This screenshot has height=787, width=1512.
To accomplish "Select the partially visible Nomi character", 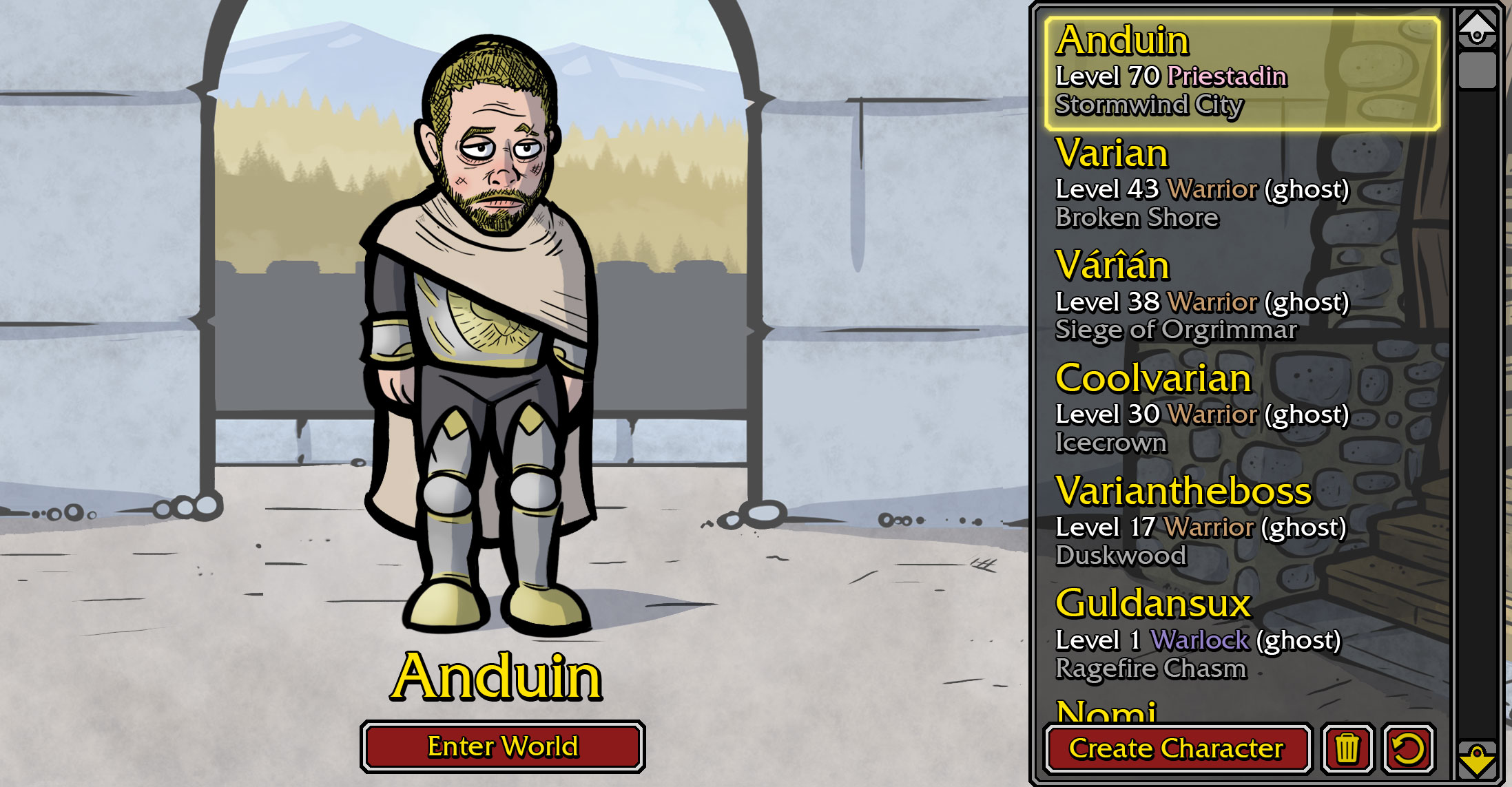I will tap(1106, 711).
